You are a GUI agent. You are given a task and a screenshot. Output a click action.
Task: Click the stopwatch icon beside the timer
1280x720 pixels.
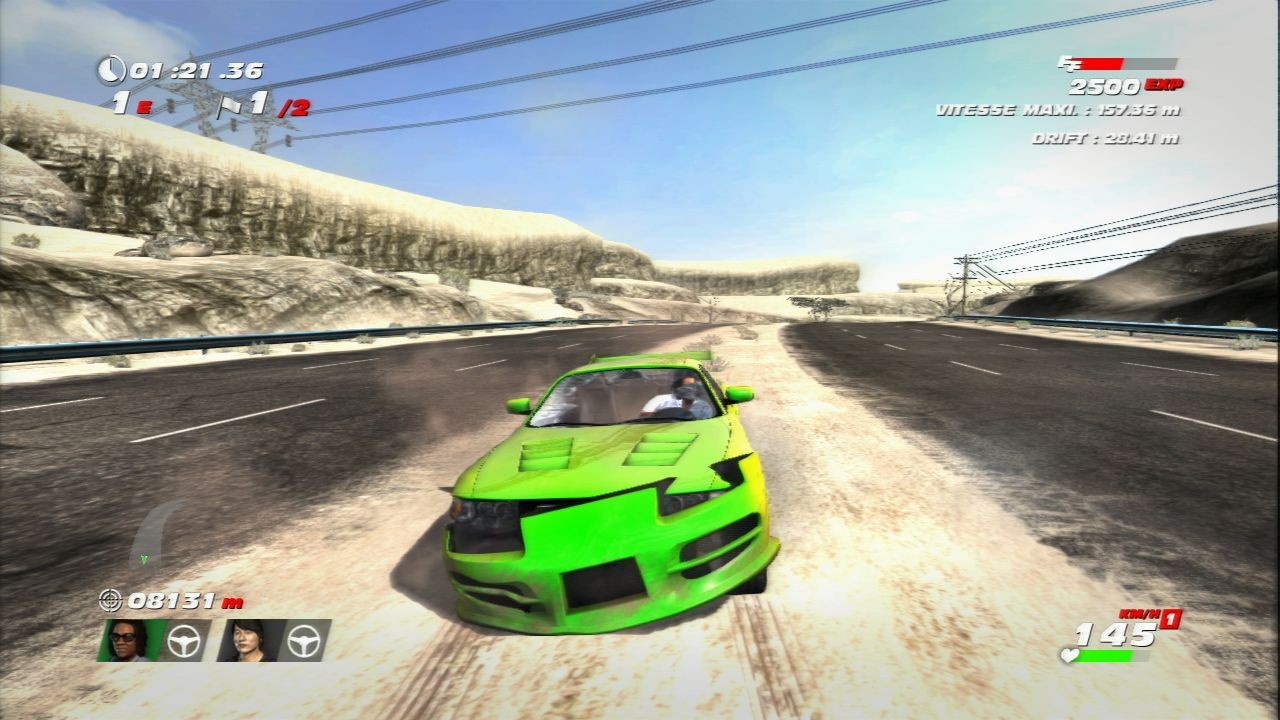click(x=113, y=70)
